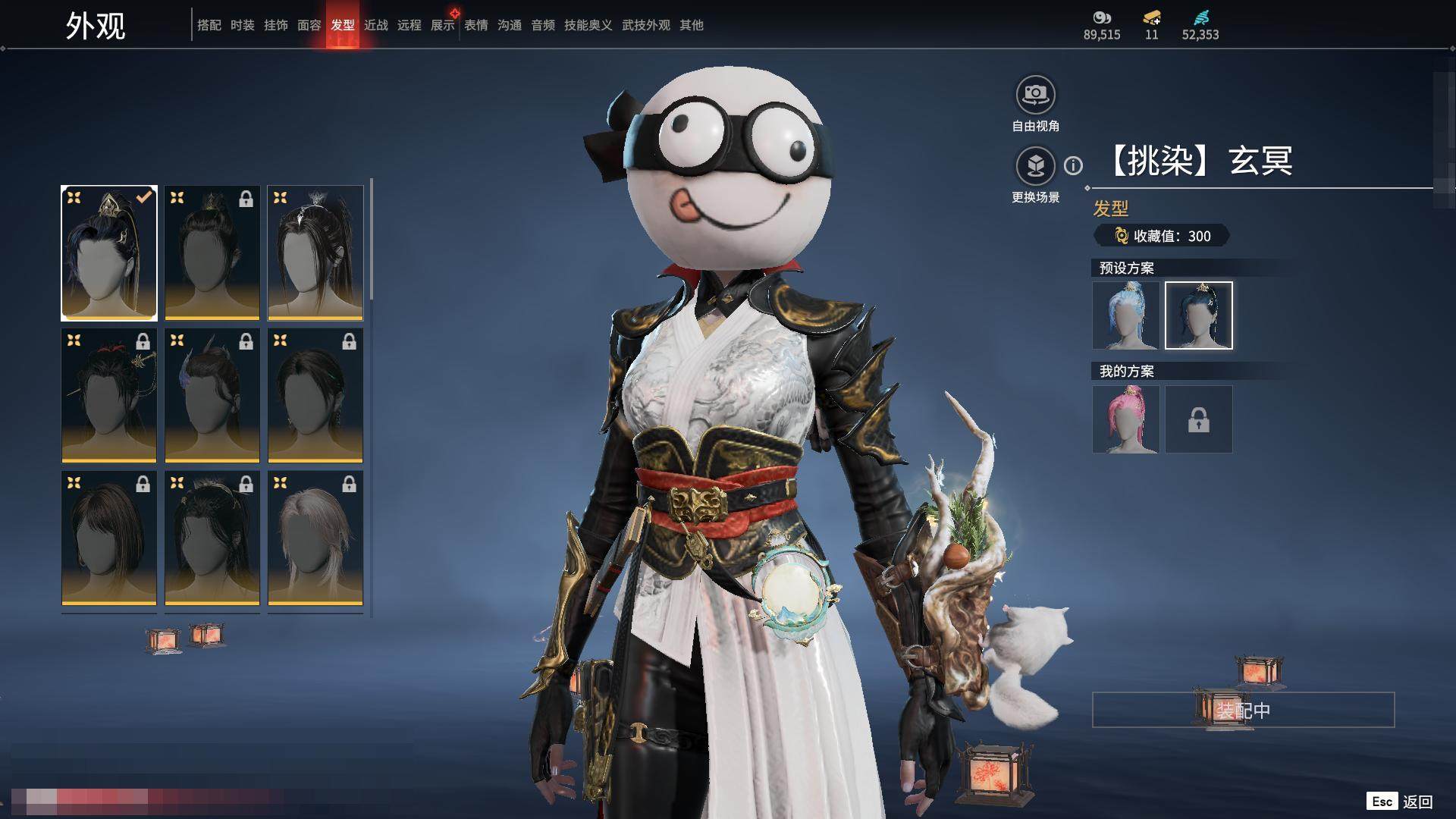The image size is (1456, 819).
Task: Switch to 武技外观 tab
Action: point(646,25)
